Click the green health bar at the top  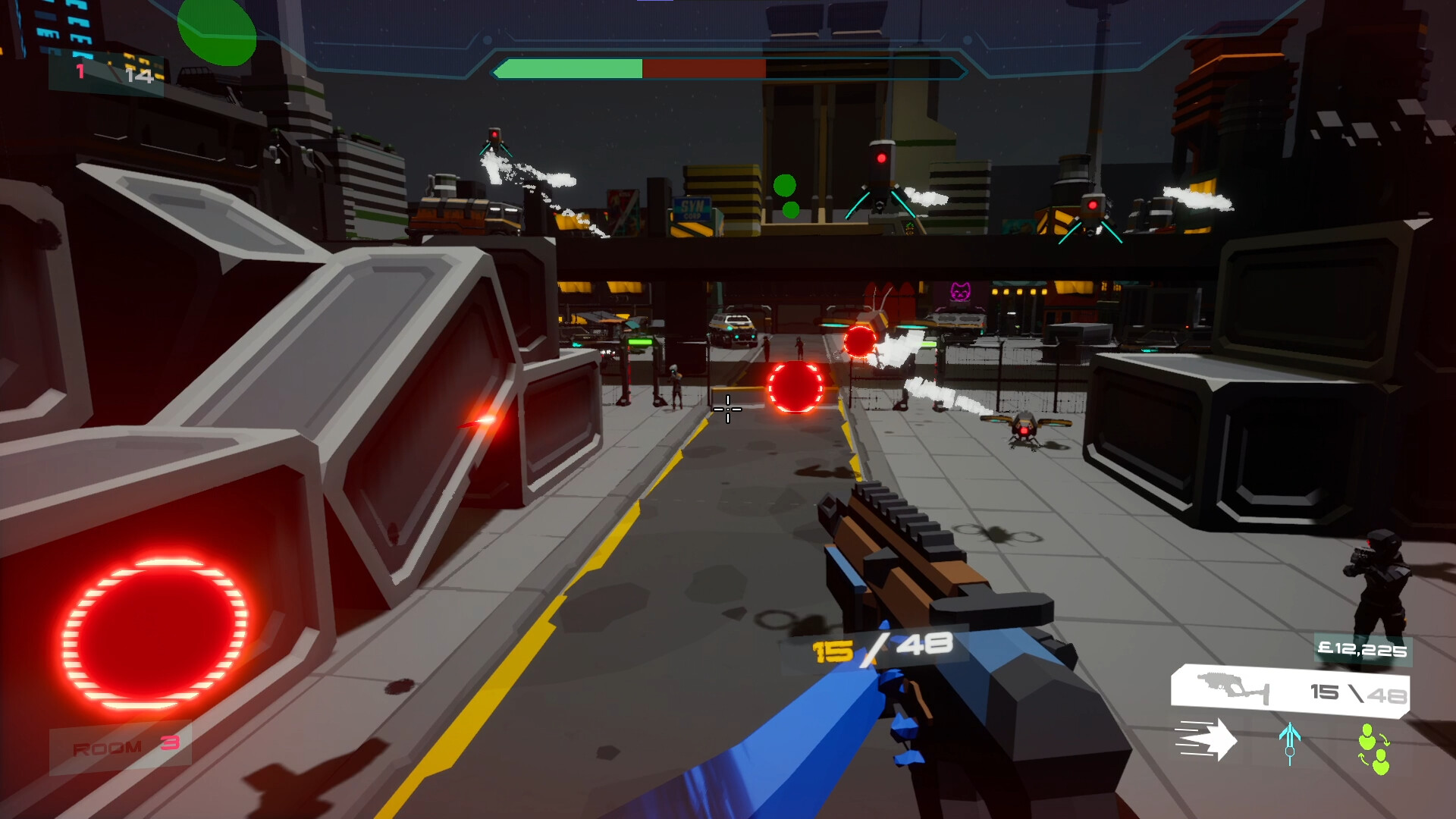pyautogui.click(x=569, y=67)
